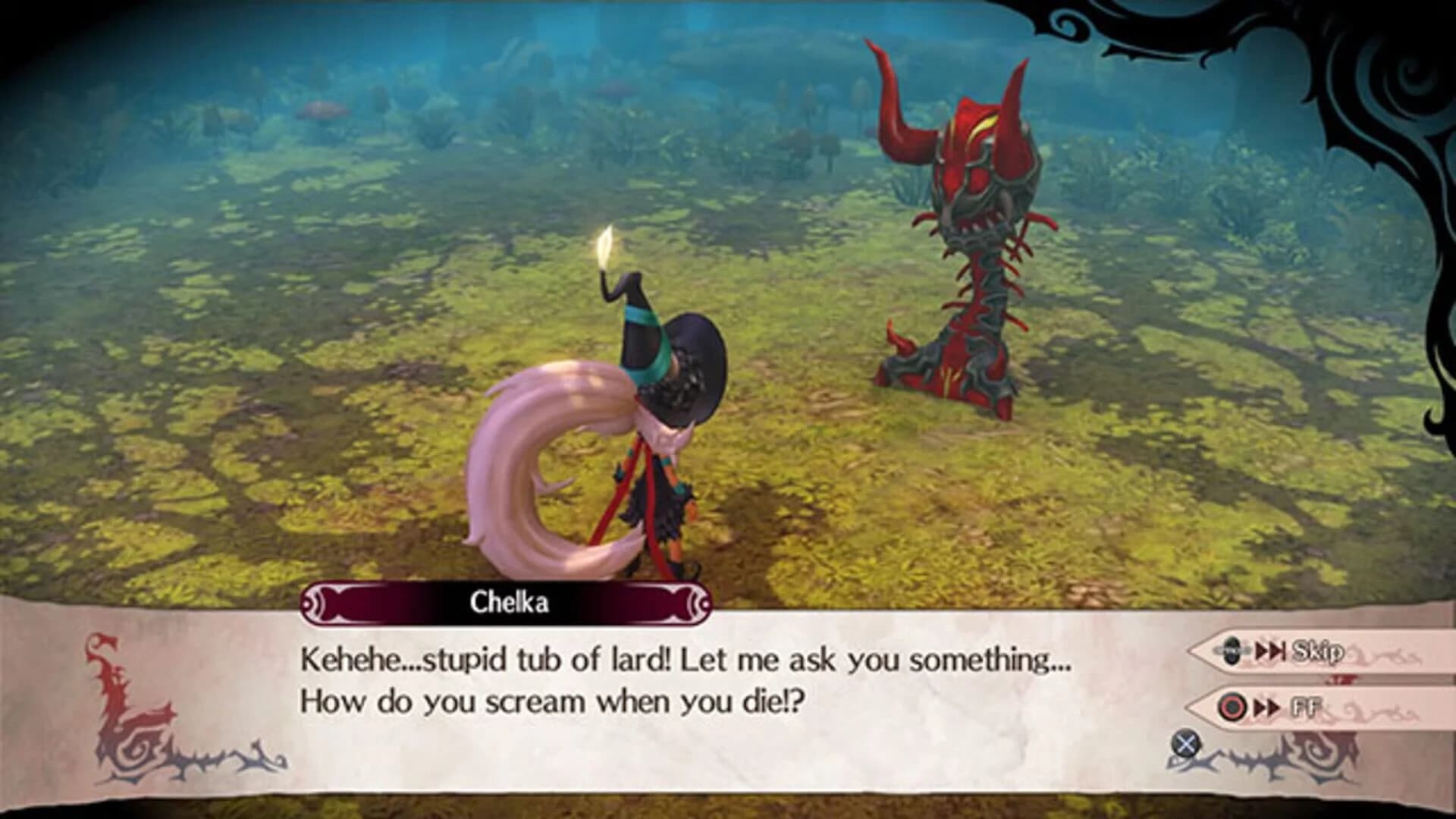Expand the pointed edge of the FF banner

pyautogui.click(x=1192, y=707)
